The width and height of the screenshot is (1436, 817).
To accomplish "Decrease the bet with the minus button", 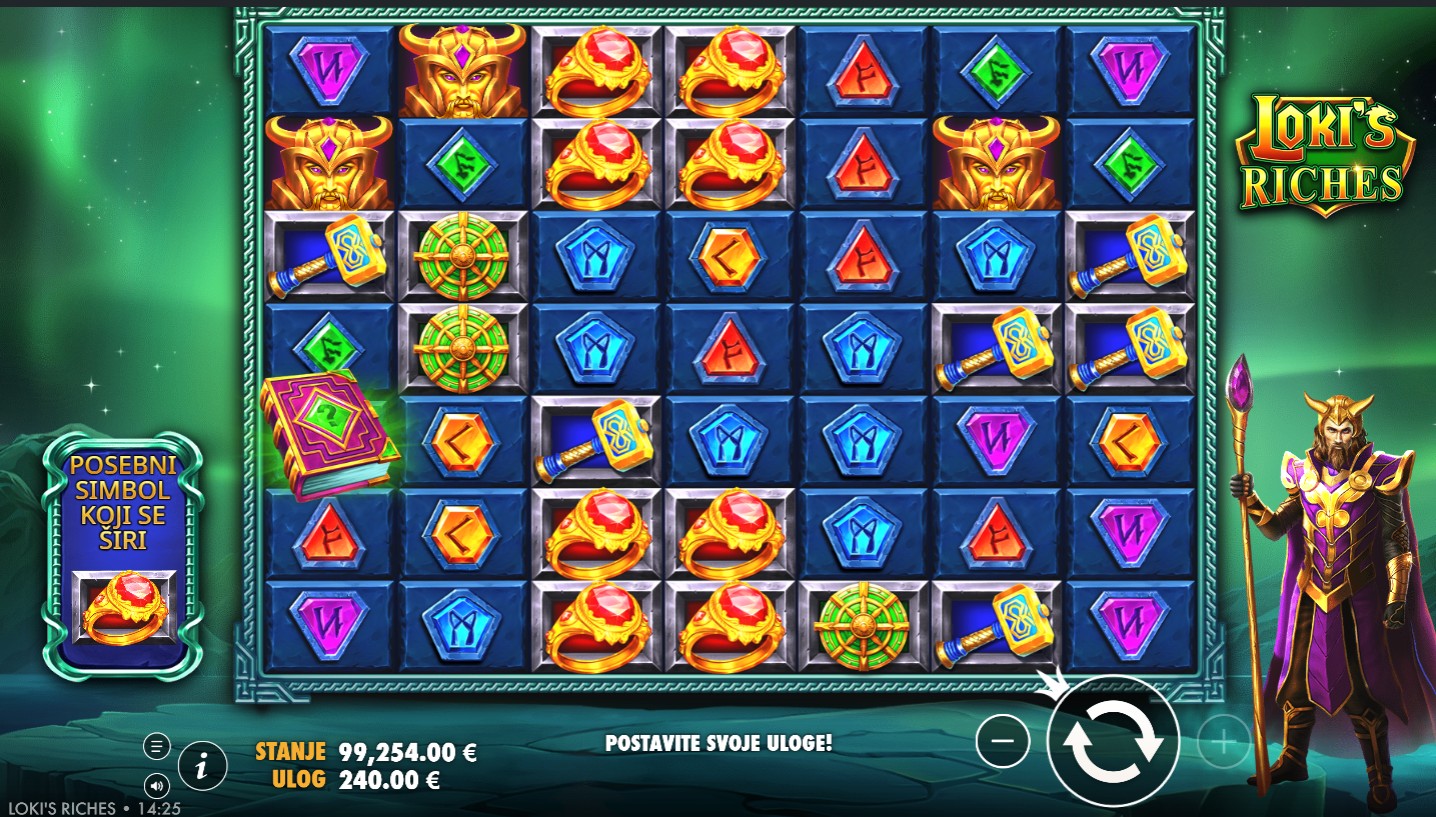I will point(1002,741).
